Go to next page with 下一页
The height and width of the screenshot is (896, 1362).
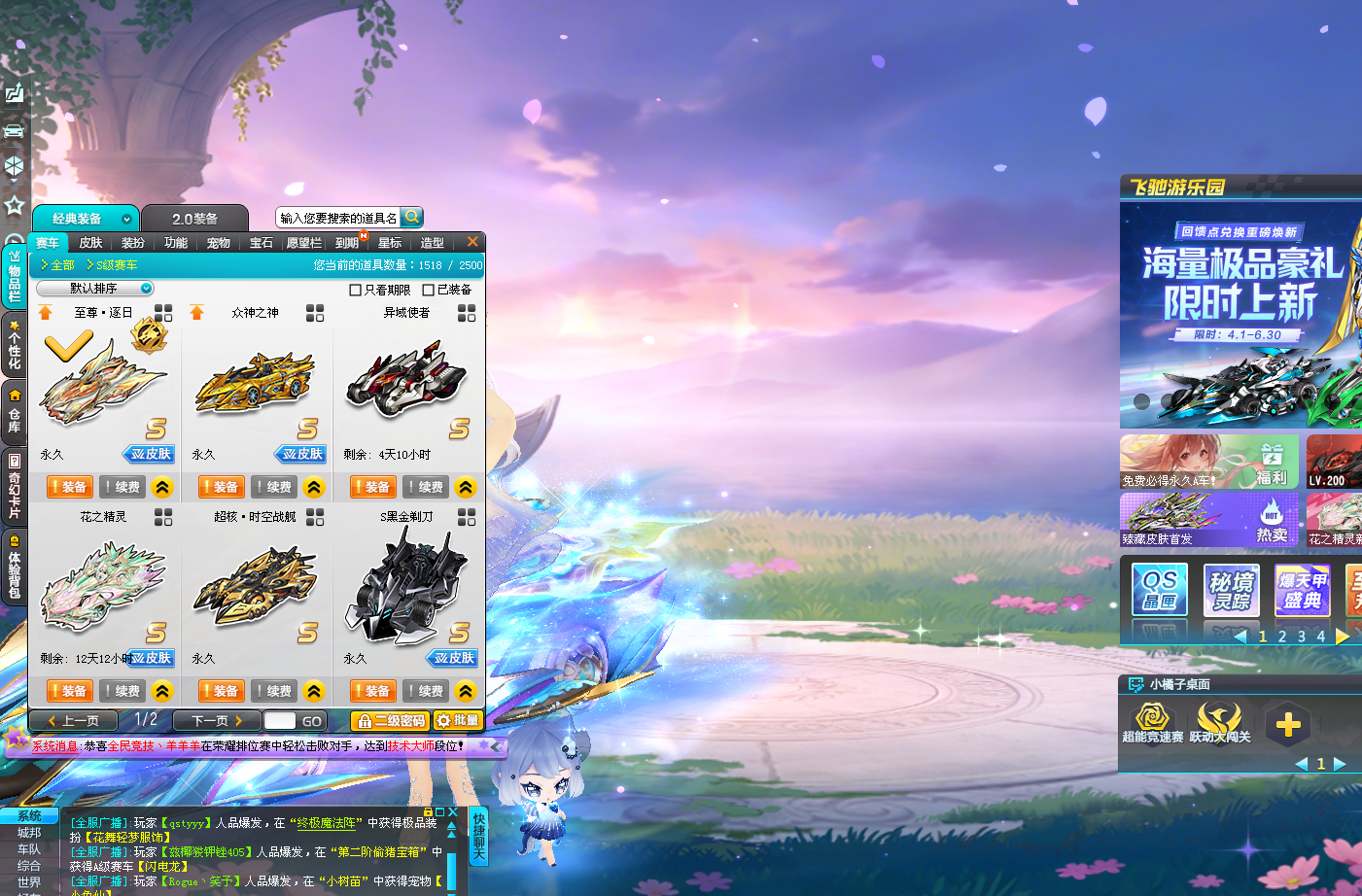[x=217, y=721]
